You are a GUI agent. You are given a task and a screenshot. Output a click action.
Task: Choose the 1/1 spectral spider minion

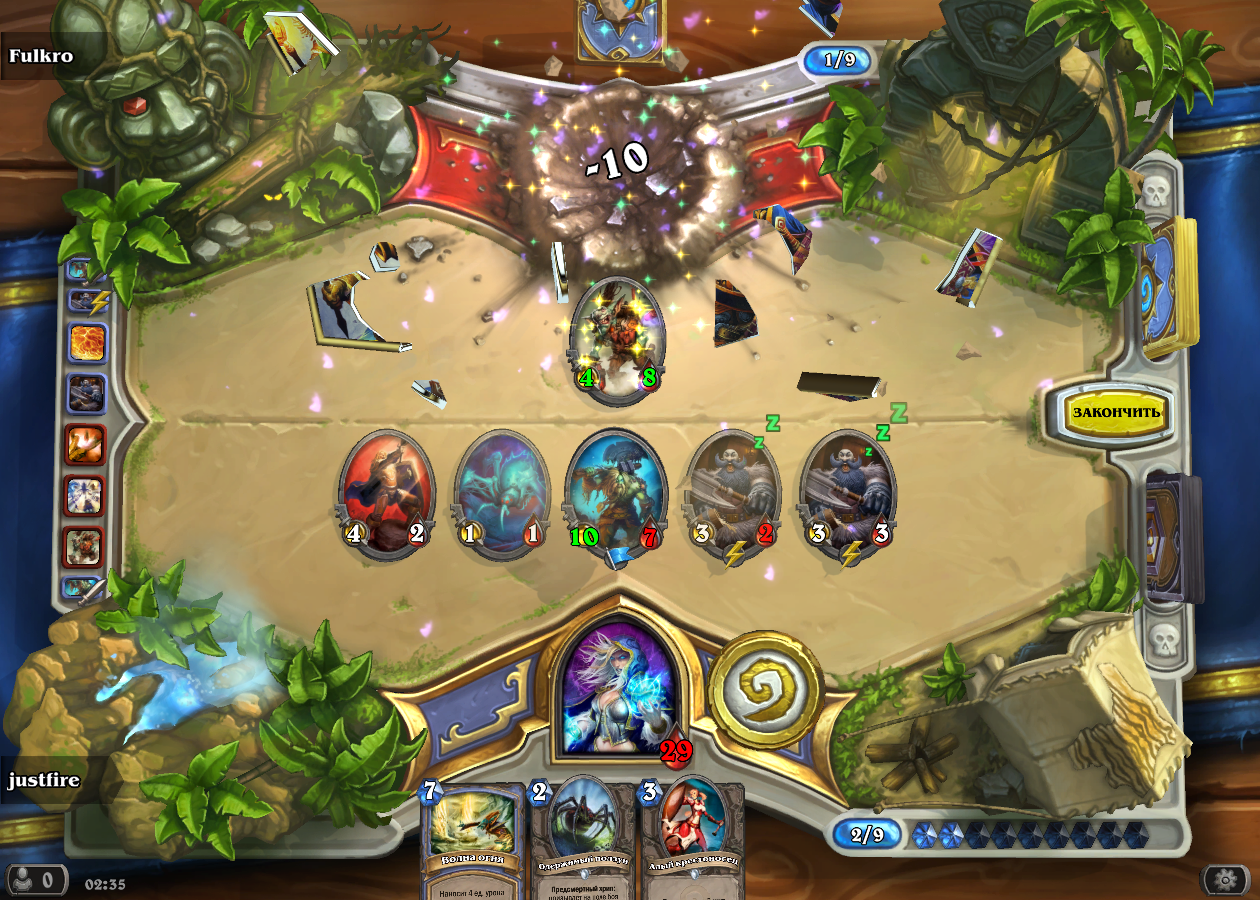(x=502, y=494)
